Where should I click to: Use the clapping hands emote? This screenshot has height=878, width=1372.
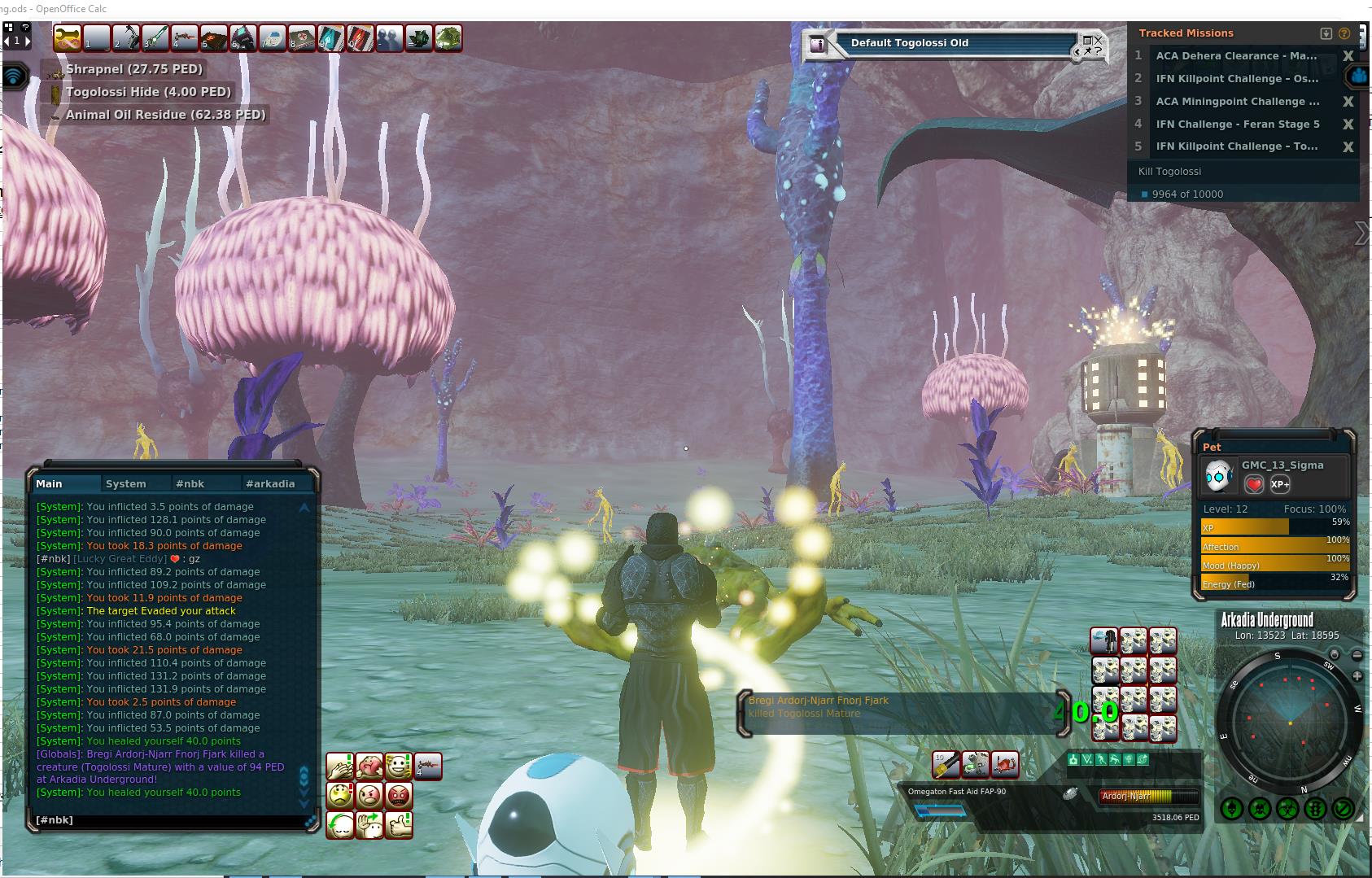pos(340,766)
